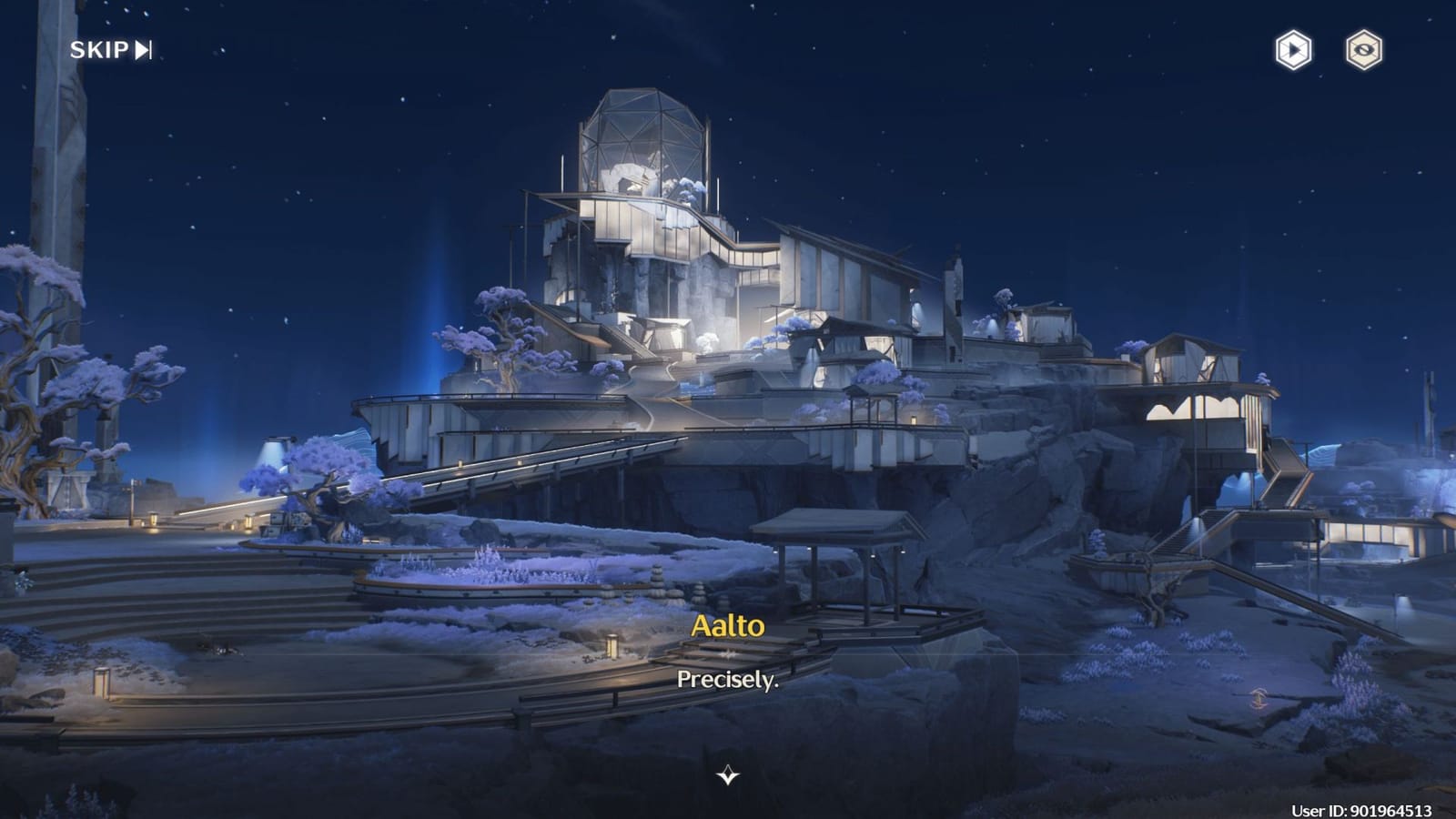Image resolution: width=1456 pixels, height=819 pixels.
Task: Click the speaker name Aalto
Action: tap(727, 627)
